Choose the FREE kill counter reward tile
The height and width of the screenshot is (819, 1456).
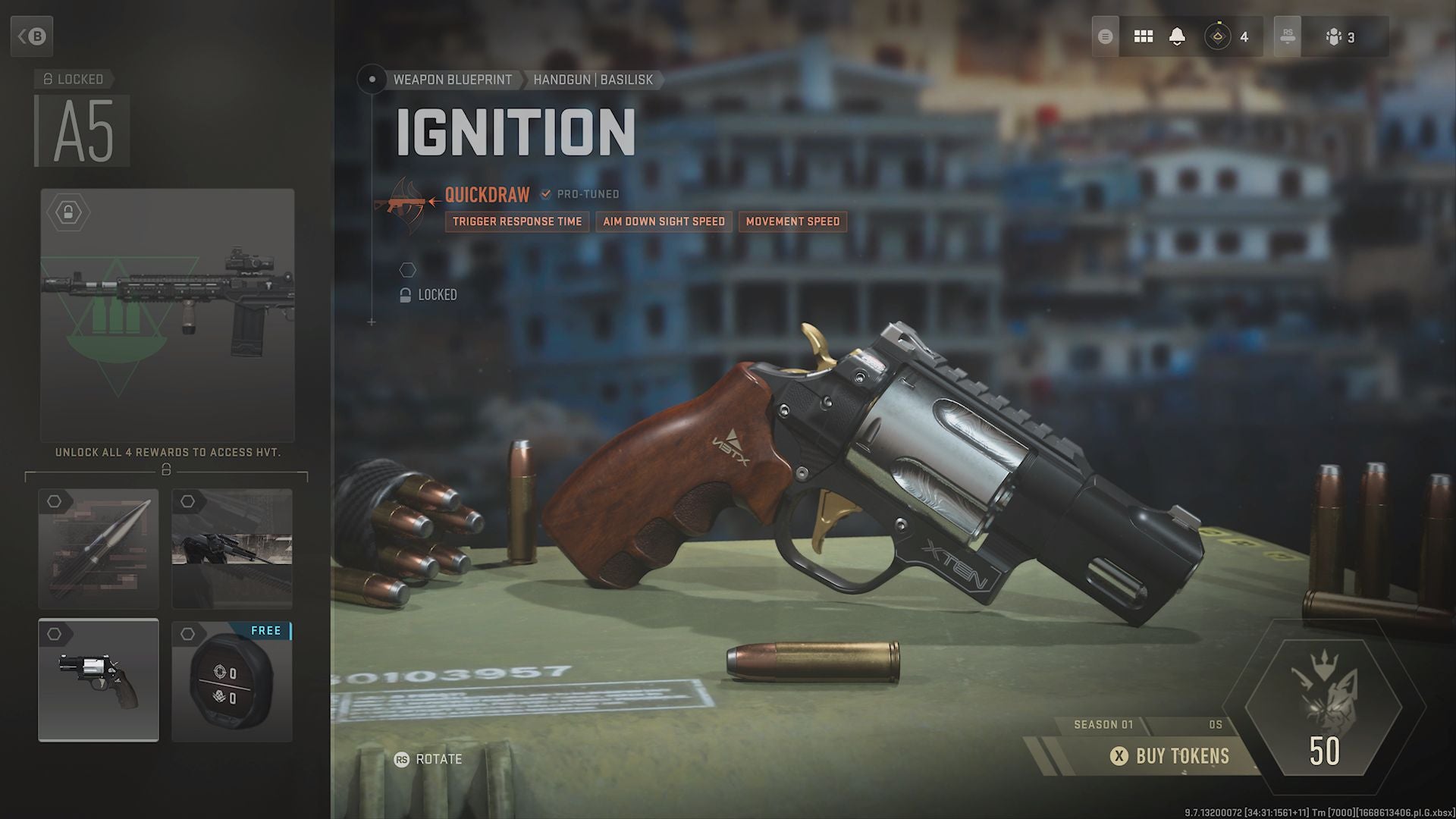pos(232,680)
